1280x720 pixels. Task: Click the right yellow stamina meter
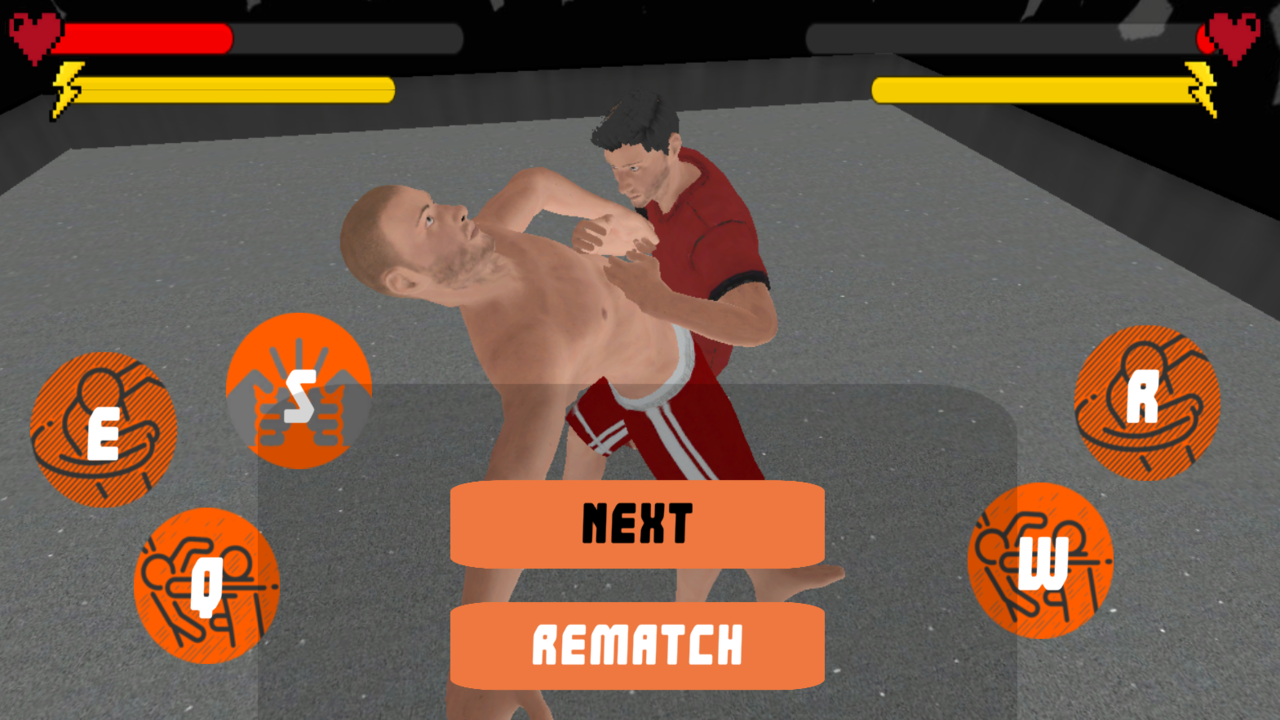click(x=1030, y=88)
